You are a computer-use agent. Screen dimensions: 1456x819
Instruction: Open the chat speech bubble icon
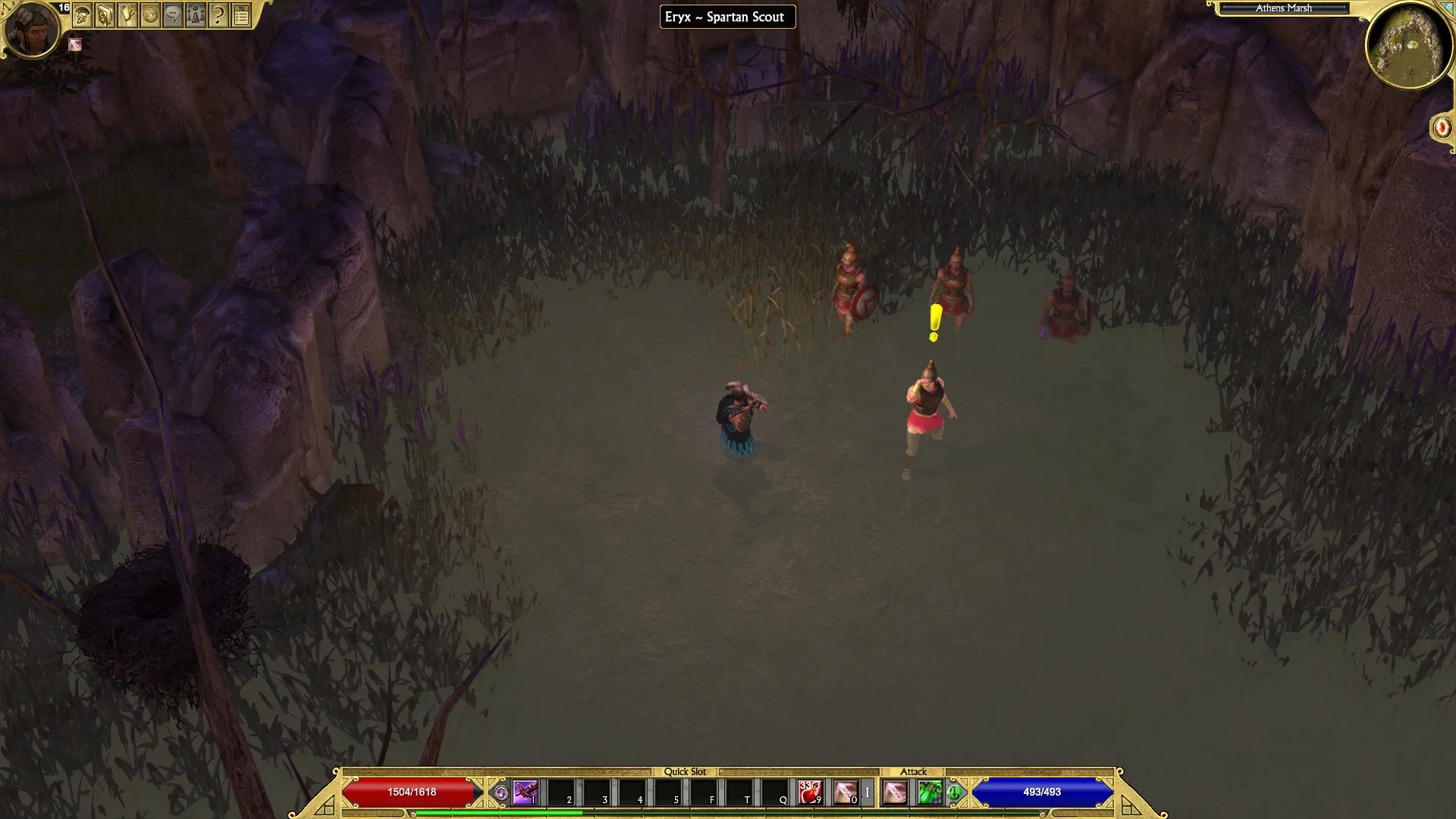tap(173, 14)
